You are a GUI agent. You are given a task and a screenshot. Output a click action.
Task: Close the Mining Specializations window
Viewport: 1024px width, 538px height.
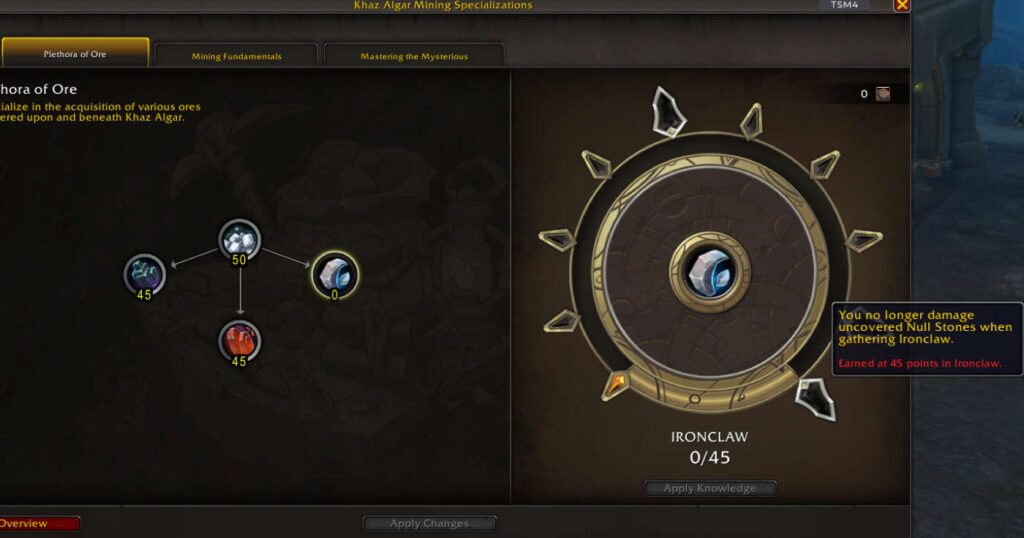pyautogui.click(x=901, y=5)
